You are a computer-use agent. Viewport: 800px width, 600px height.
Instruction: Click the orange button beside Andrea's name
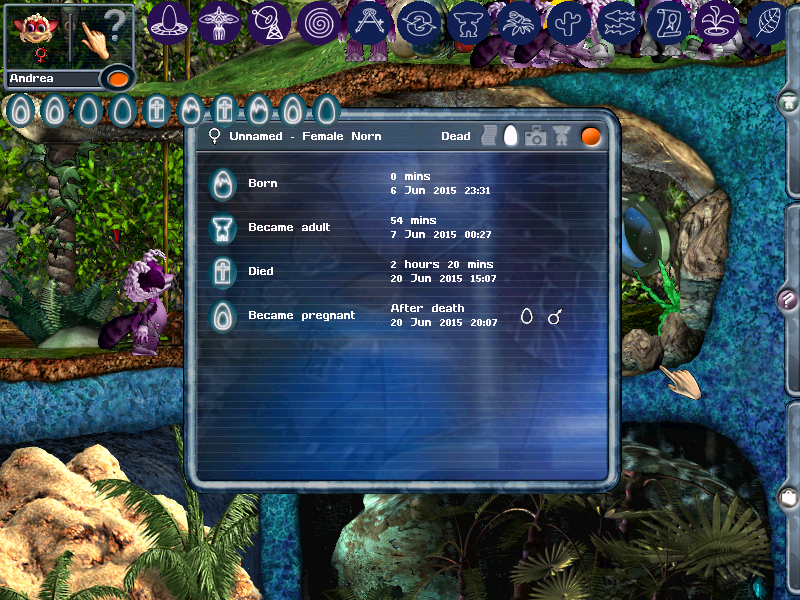(117, 78)
